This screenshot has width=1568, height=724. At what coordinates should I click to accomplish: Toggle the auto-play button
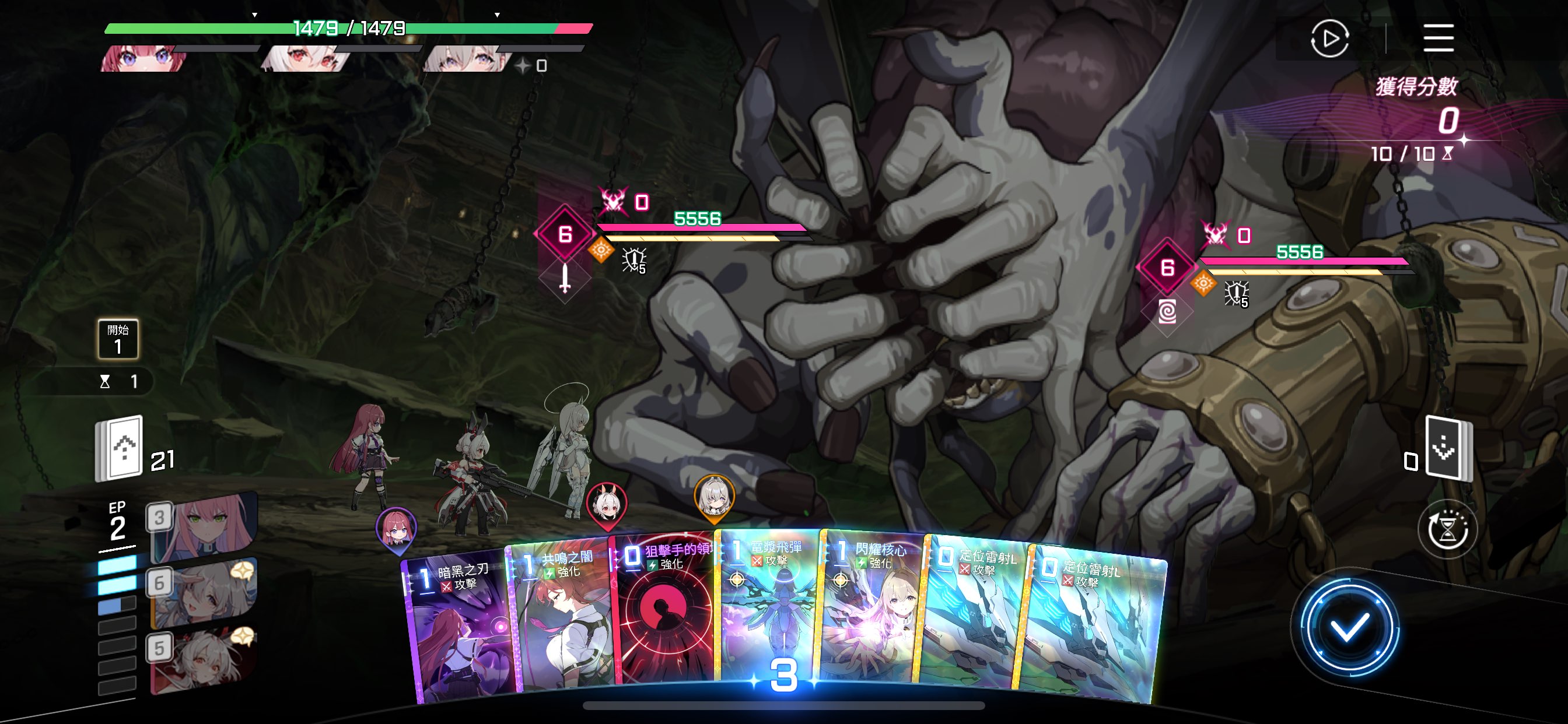tap(1329, 38)
